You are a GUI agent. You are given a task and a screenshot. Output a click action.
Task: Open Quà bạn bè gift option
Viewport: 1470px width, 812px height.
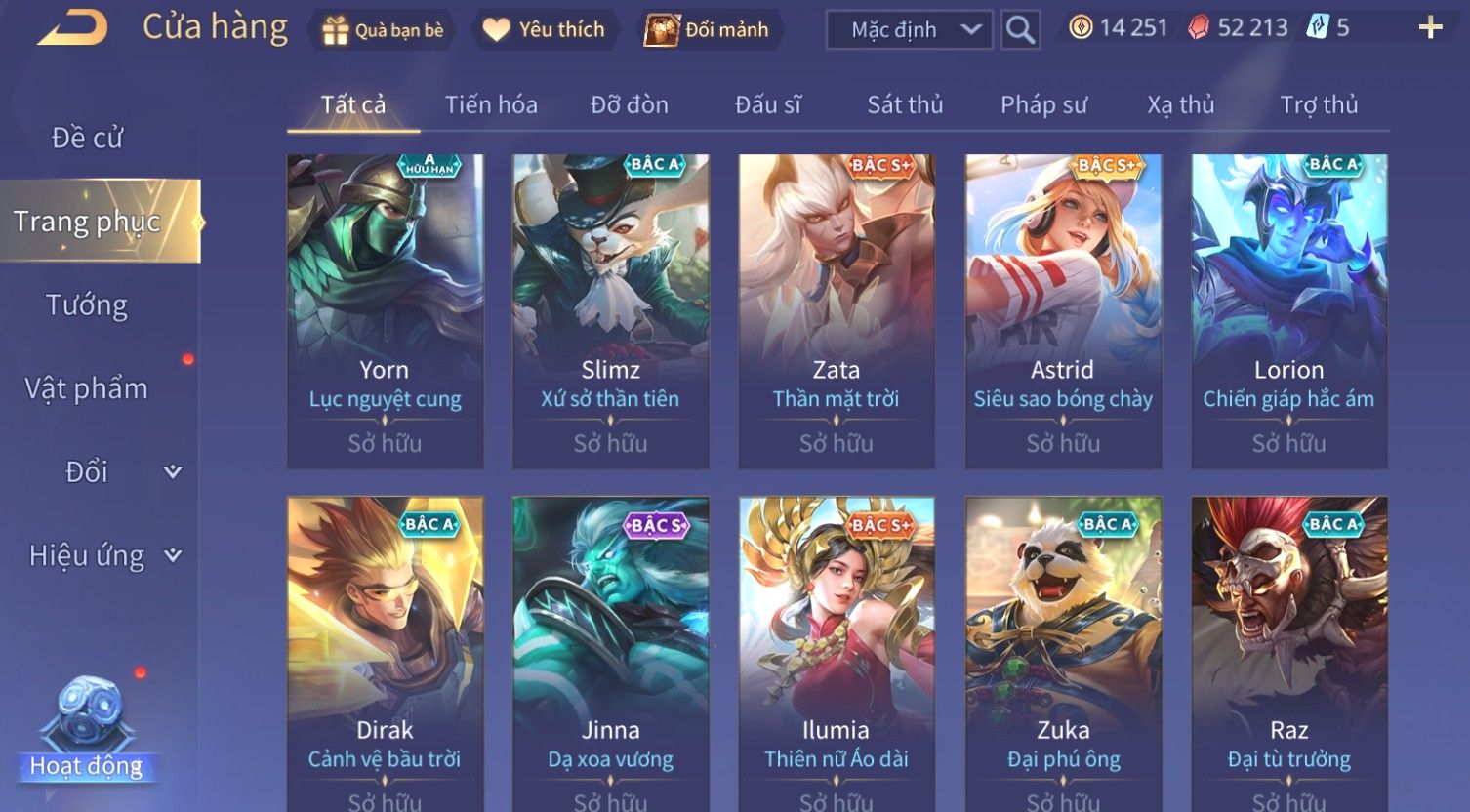(383, 30)
